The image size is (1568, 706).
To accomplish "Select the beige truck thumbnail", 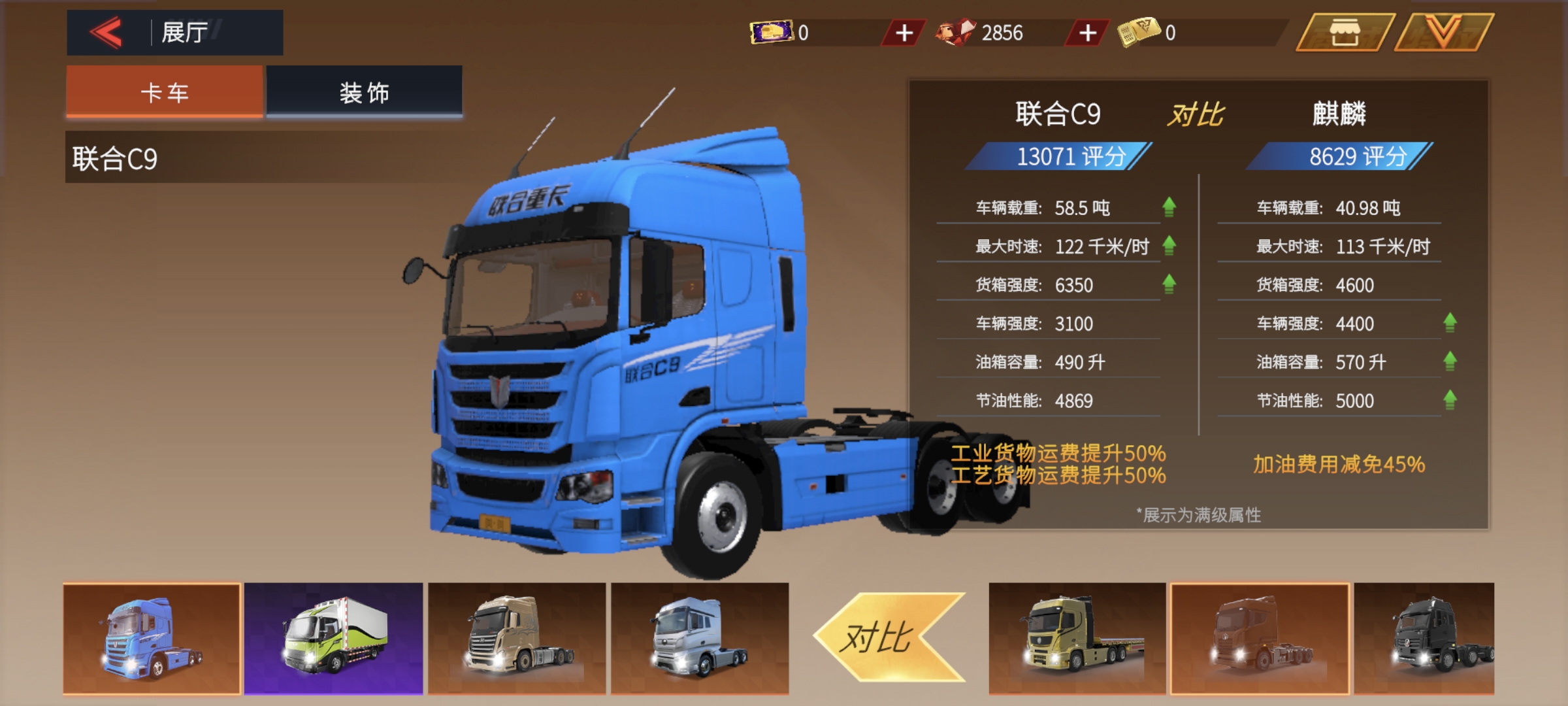I will point(517,638).
